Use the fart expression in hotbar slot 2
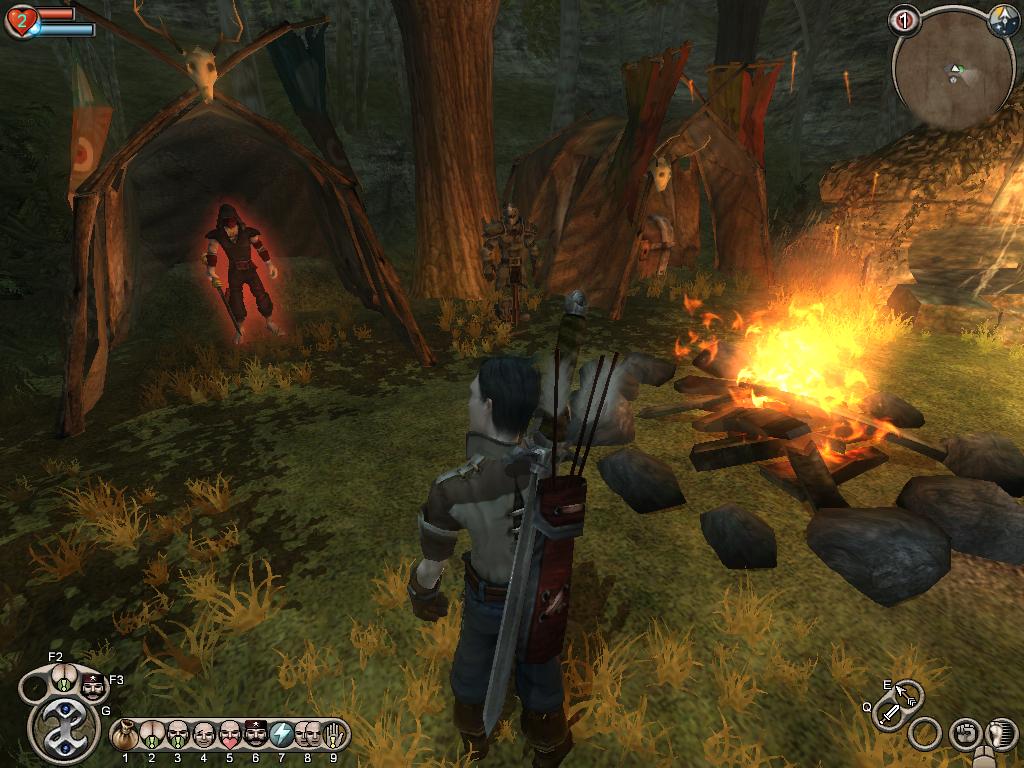 (152, 735)
